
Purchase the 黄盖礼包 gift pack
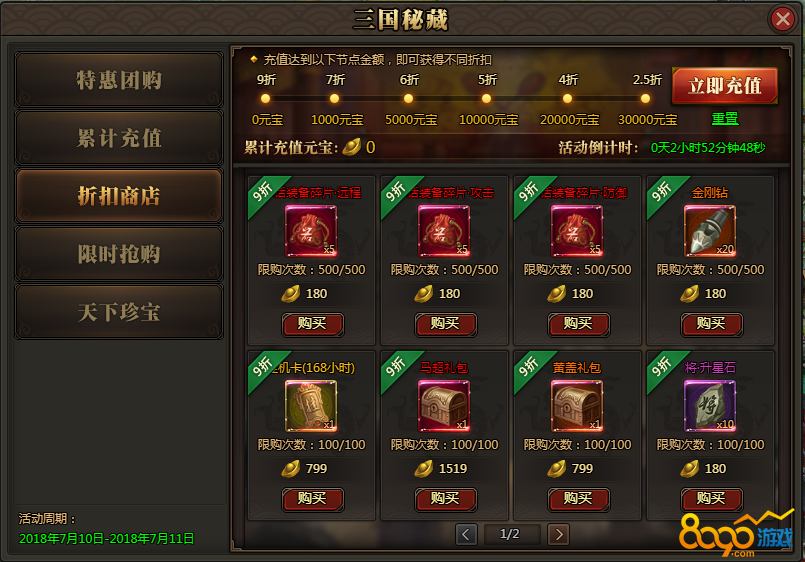point(578,498)
